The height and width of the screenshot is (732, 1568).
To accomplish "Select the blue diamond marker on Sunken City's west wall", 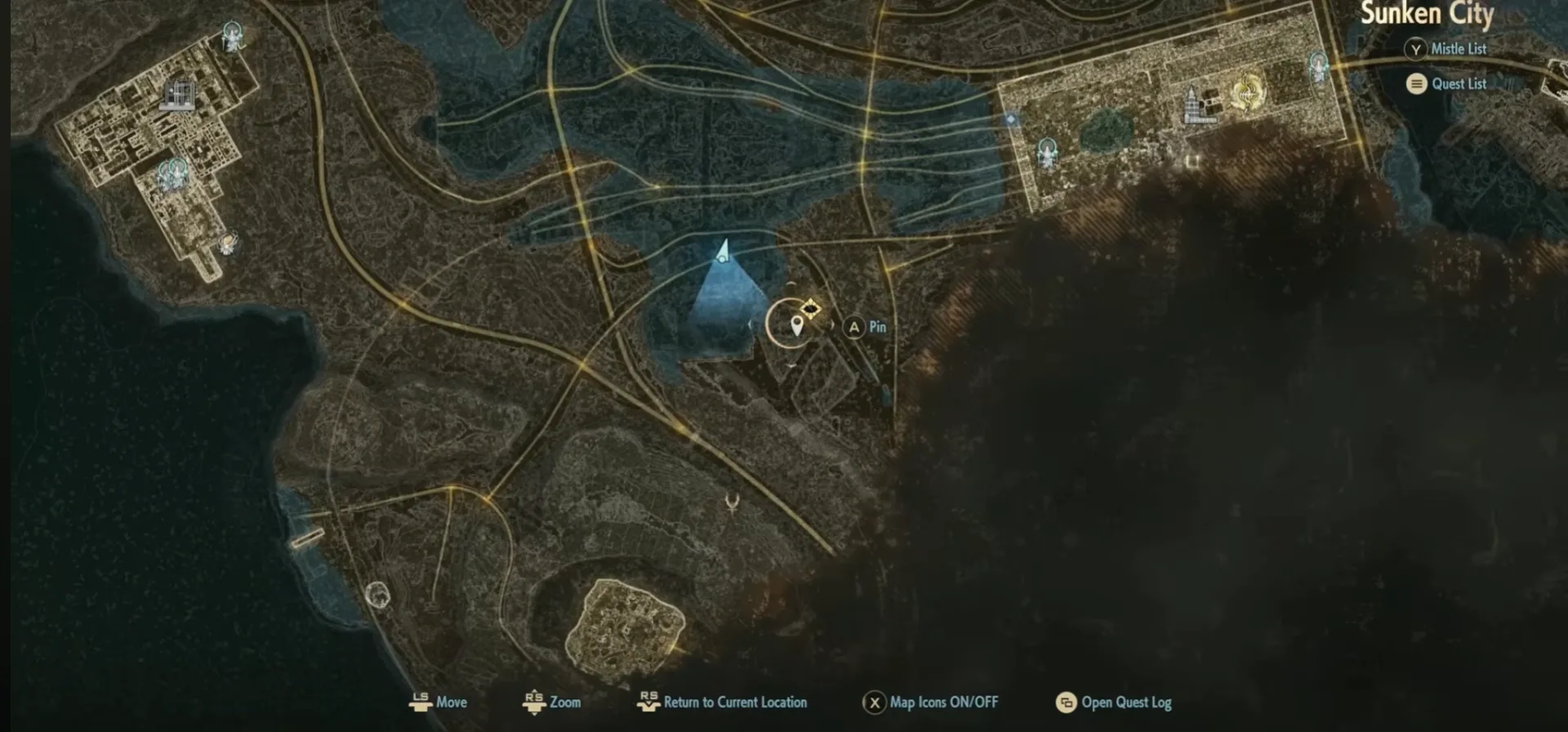I will coord(1011,119).
